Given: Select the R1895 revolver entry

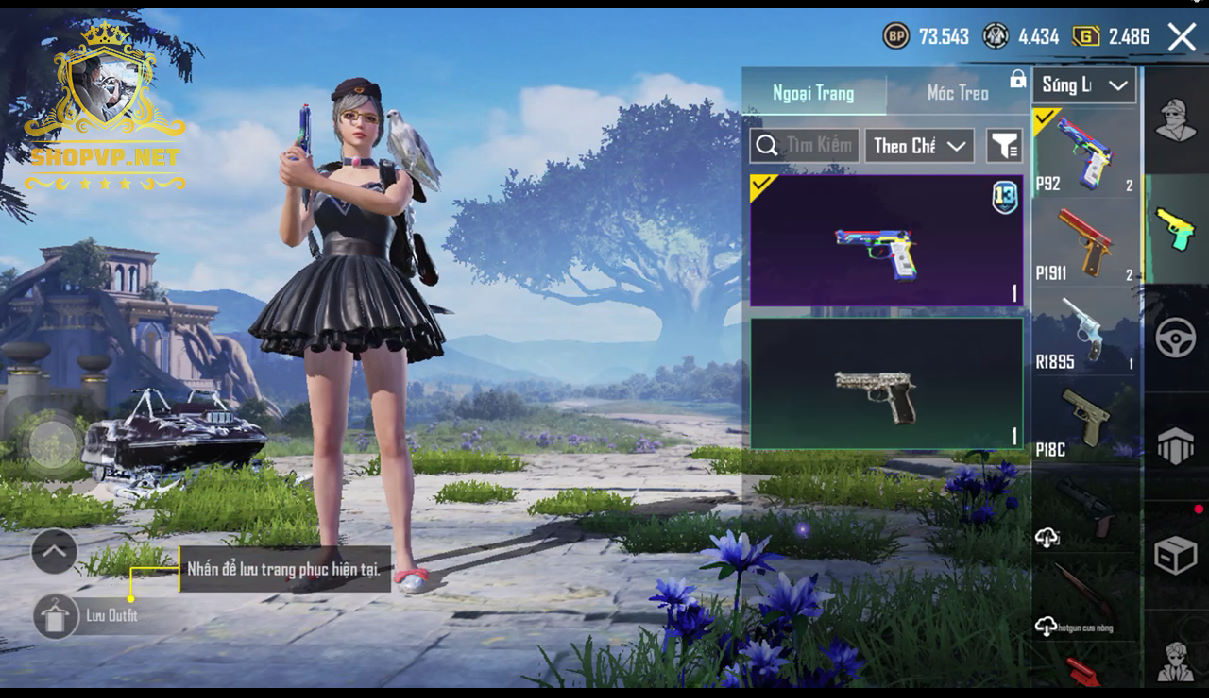Looking at the screenshot, I should pyautogui.click(x=1084, y=333).
